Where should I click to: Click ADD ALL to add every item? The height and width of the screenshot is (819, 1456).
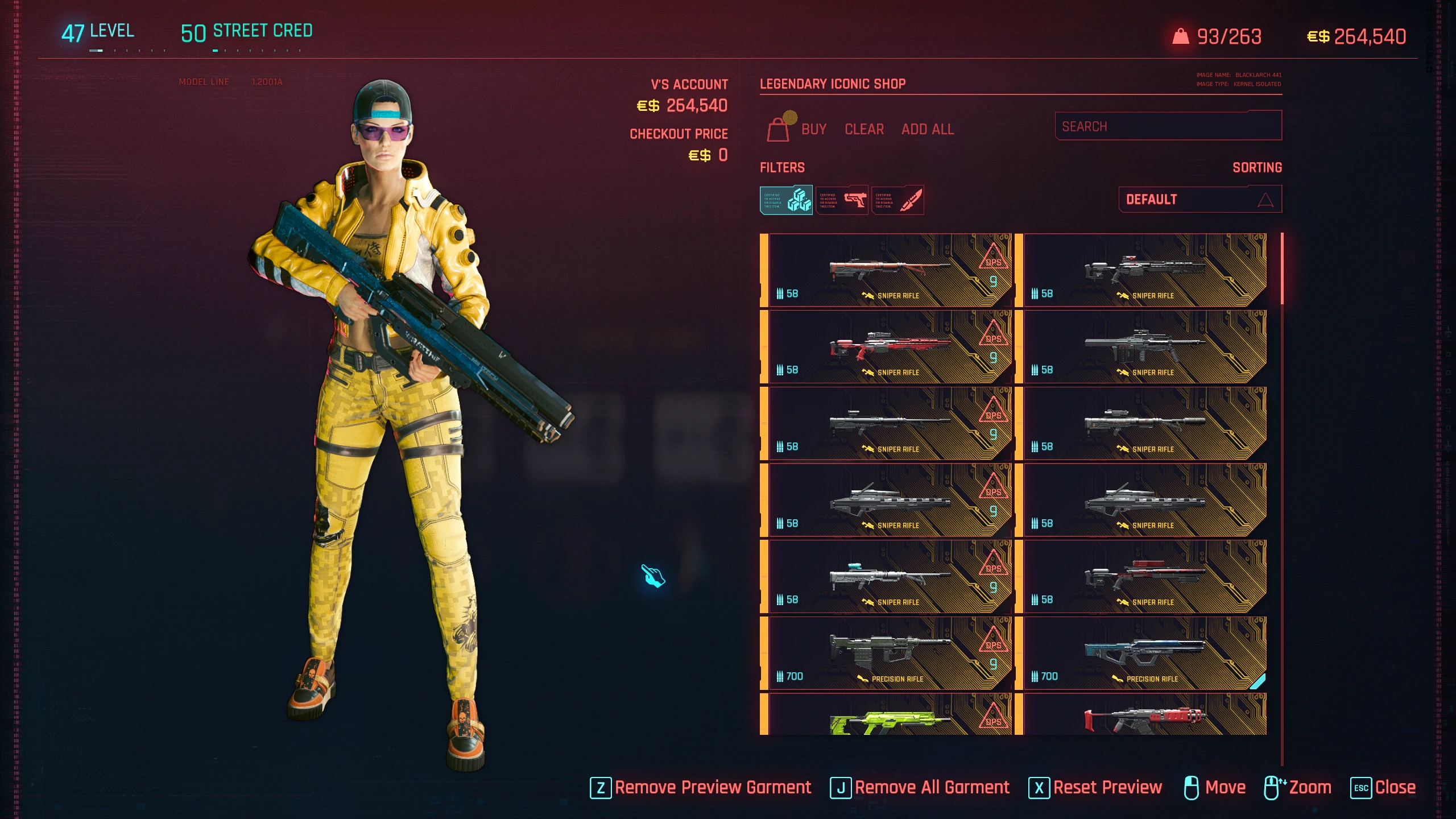(x=928, y=129)
